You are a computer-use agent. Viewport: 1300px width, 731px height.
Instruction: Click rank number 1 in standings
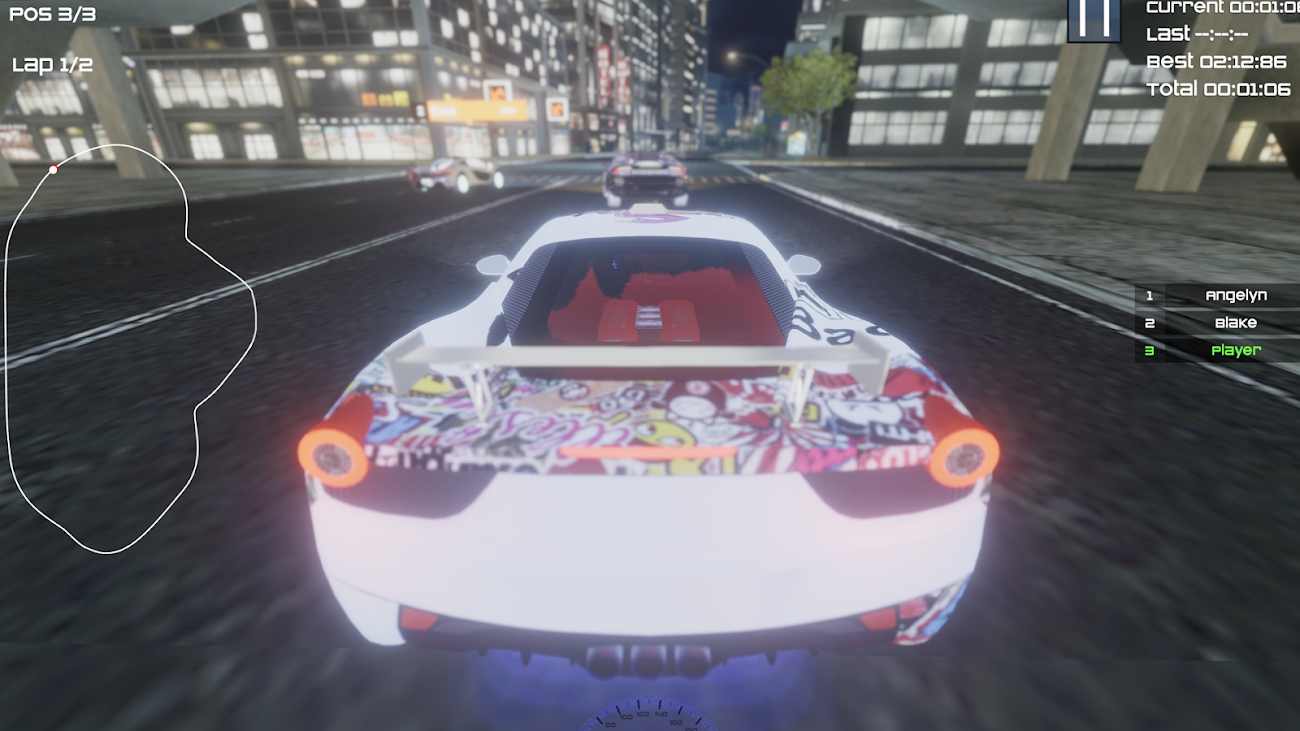[x=1151, y=295]
